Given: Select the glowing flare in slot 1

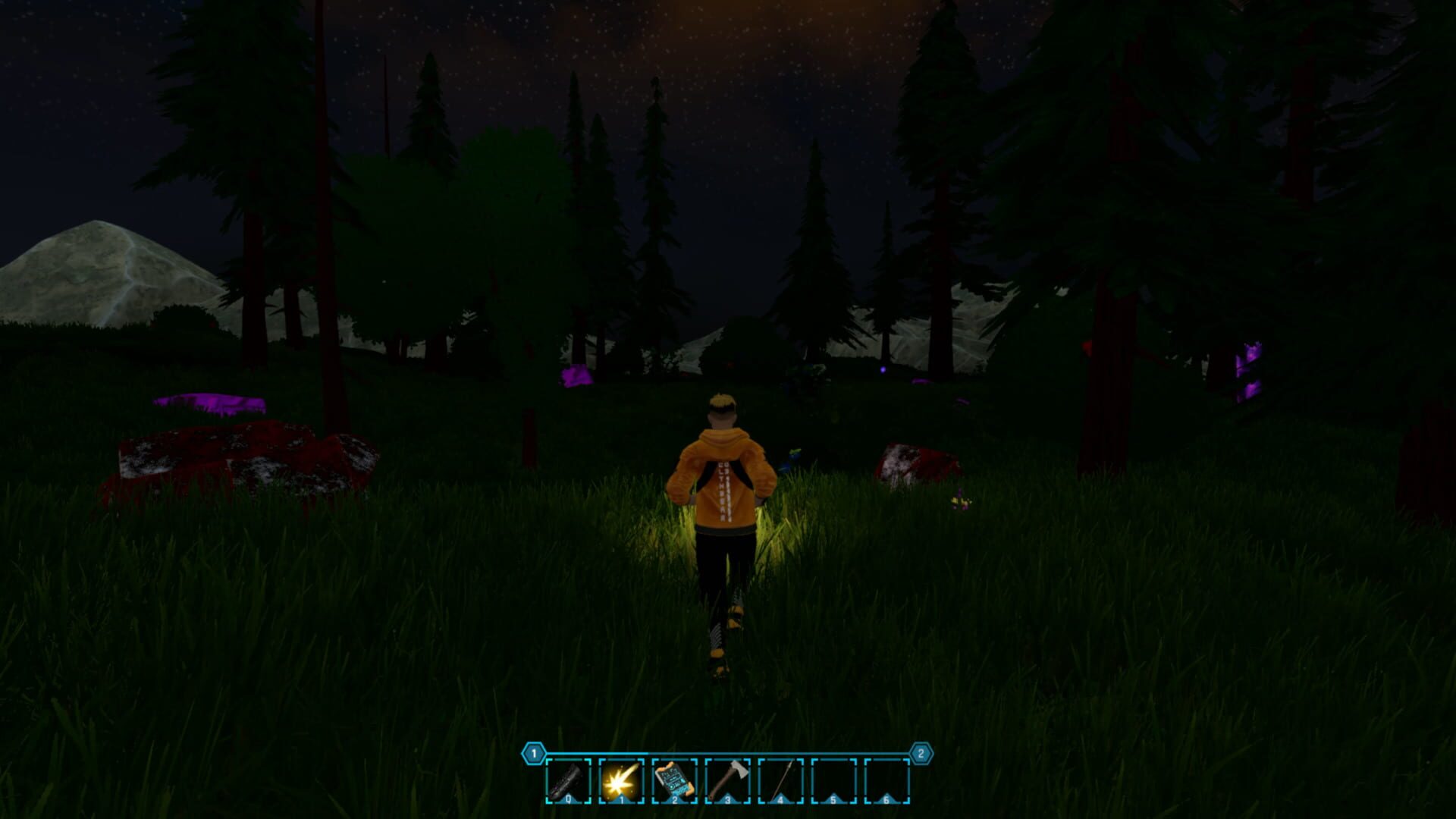Looking at the screenshot, I should 620,781.
